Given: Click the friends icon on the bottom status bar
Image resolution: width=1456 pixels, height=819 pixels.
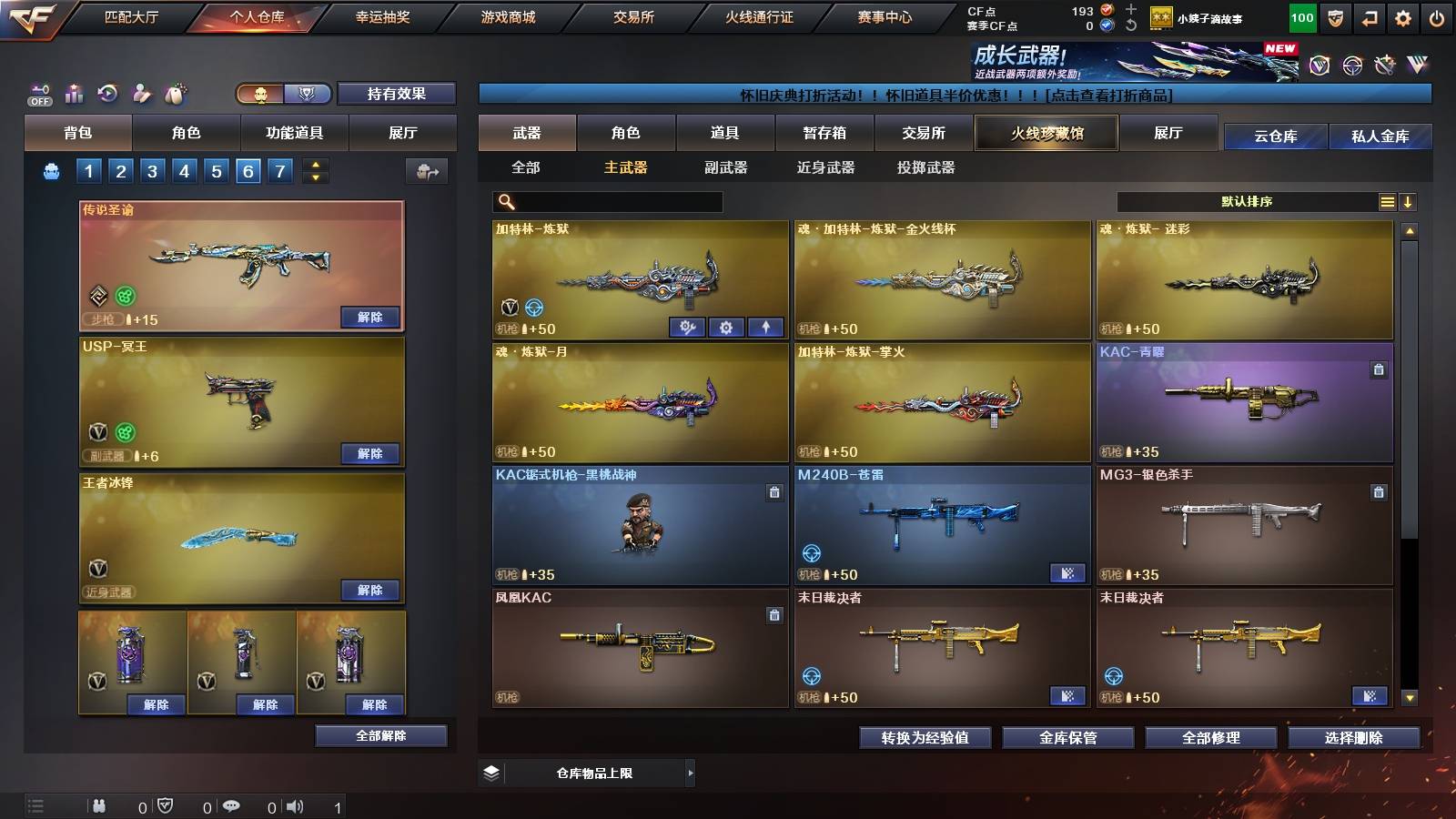Looking at the screenshot, I should [x=100, y=806].
